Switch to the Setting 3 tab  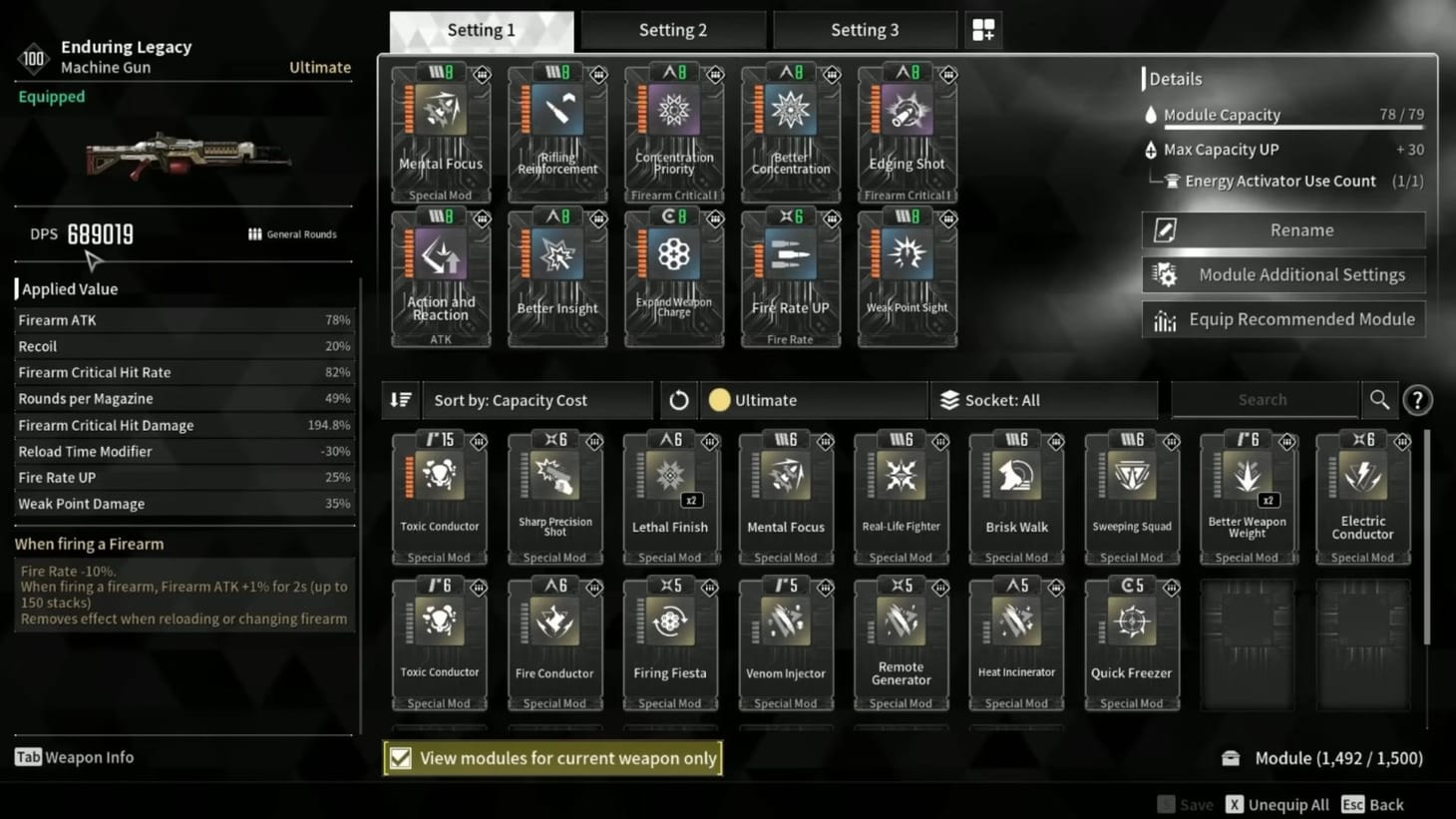pyautogui.click(x=864, y=29)
